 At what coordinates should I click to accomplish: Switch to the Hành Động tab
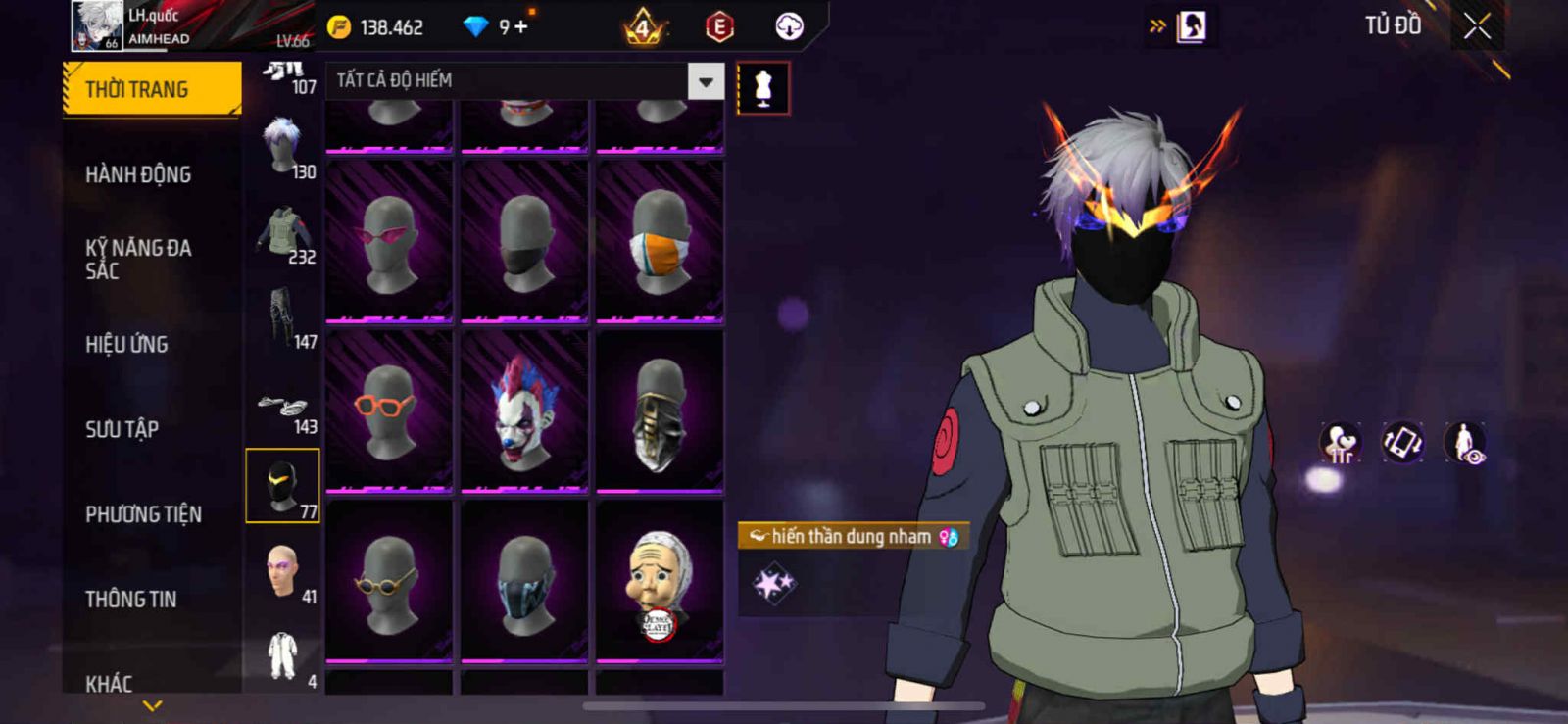click(138, 174)
